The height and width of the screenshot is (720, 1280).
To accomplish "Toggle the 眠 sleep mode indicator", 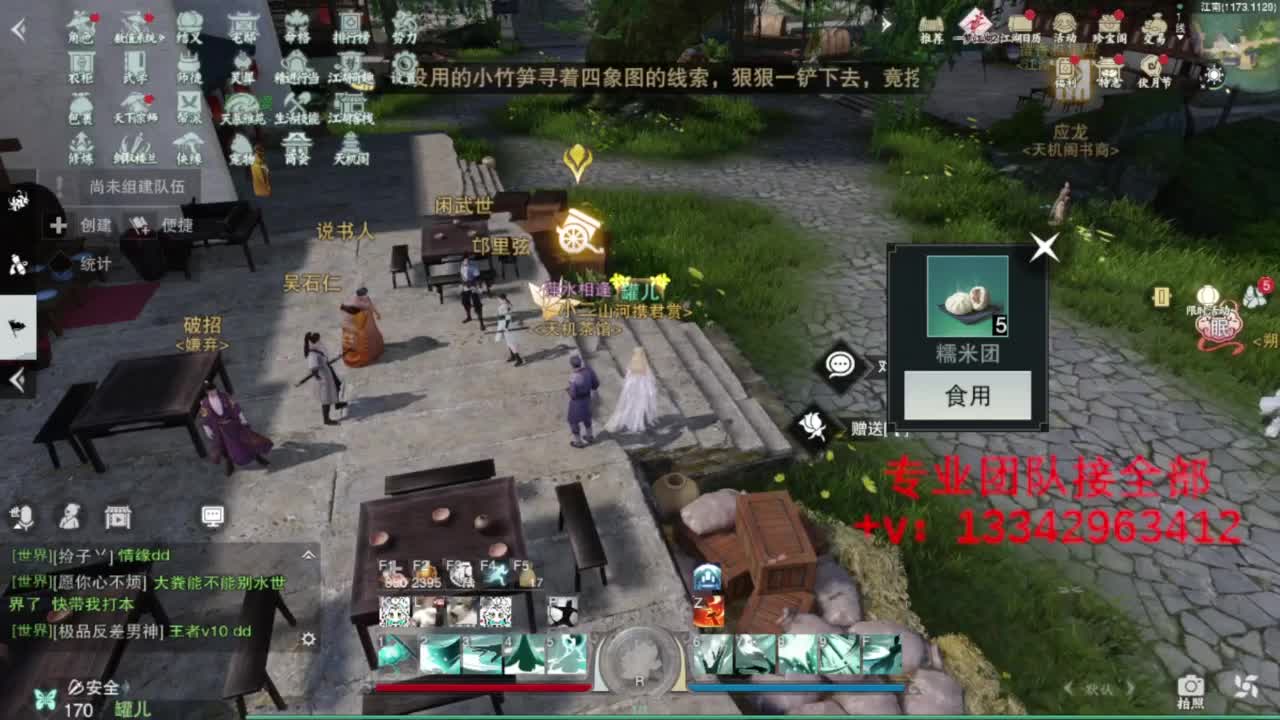I will pos(1220,328).
